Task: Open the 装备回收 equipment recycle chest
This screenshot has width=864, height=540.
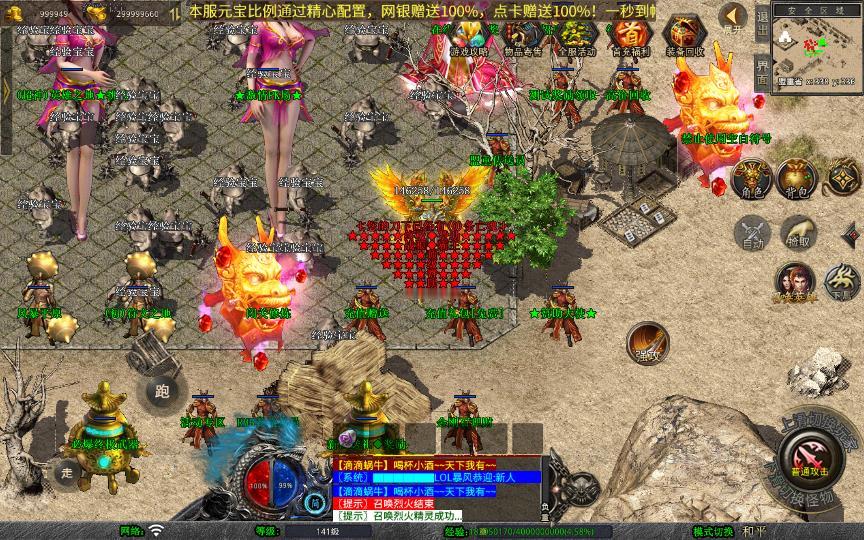Action: pyautogui.click(x=684, y=36)
